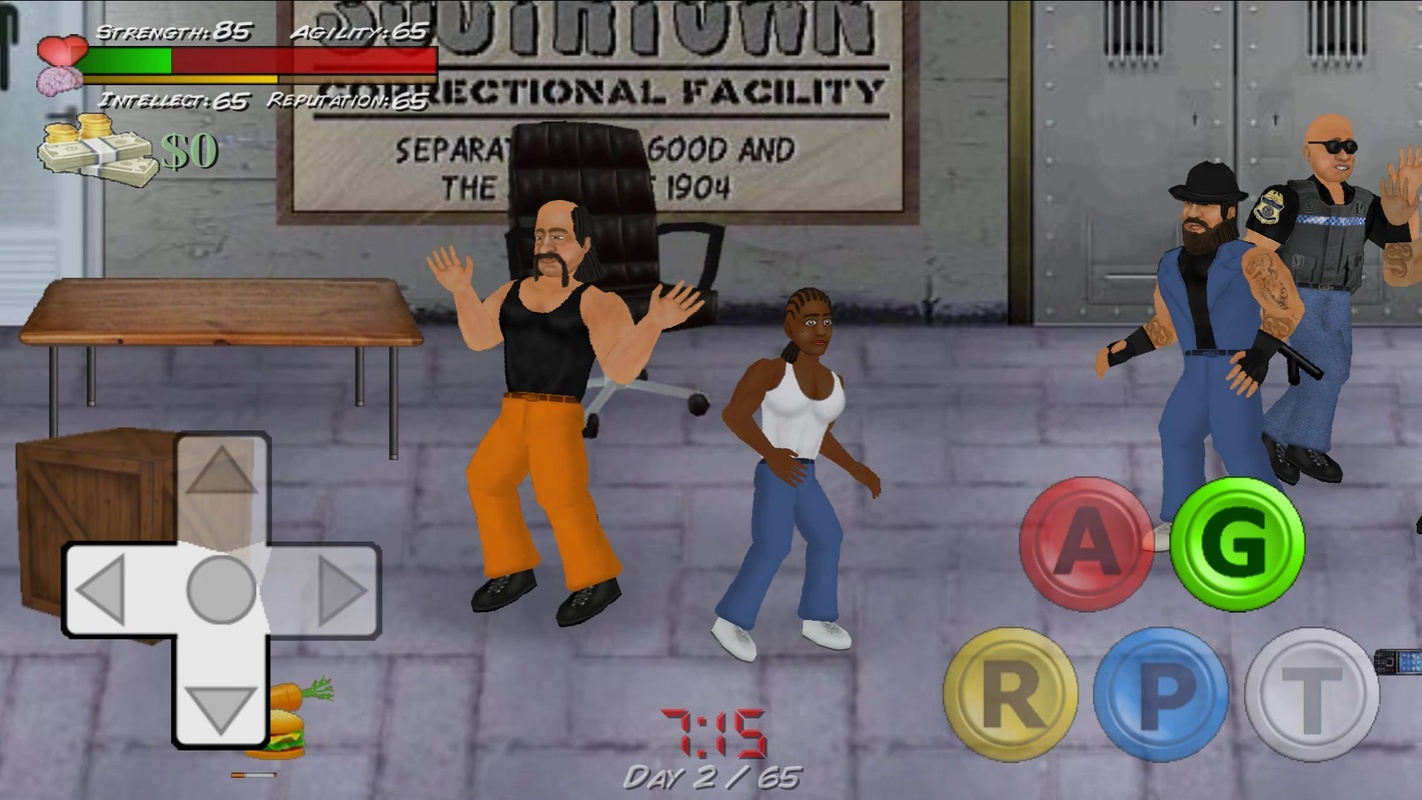Tap the yellow R run button
Viewport: 1422px width, 800px height.
(x=1010, y=694)
